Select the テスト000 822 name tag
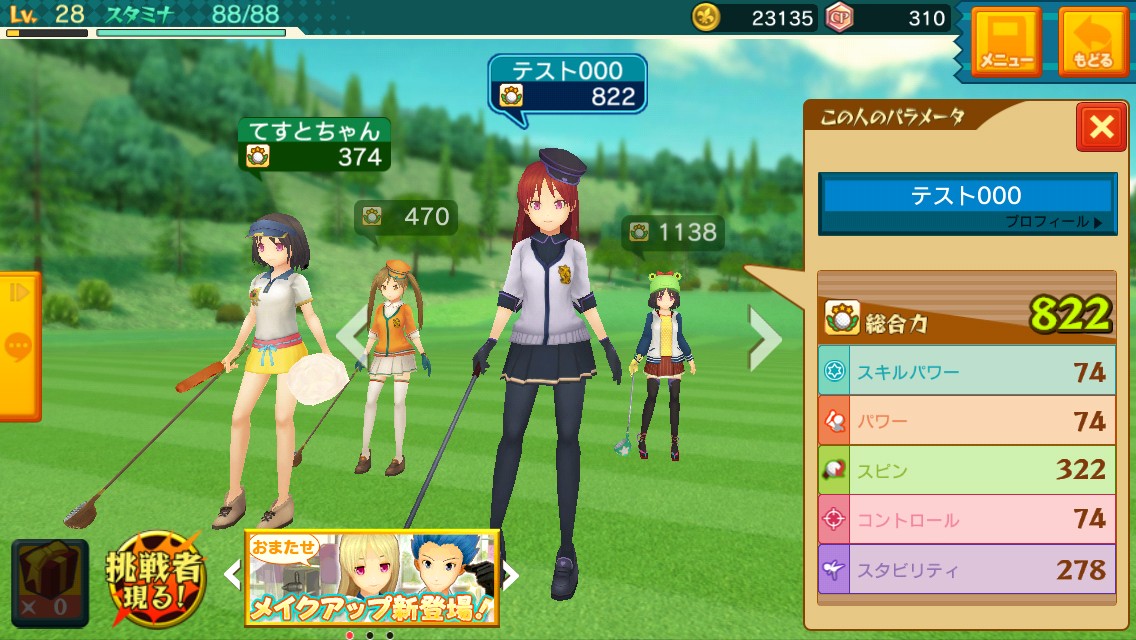The image size is (1136, 640). [x=567, y=83]
